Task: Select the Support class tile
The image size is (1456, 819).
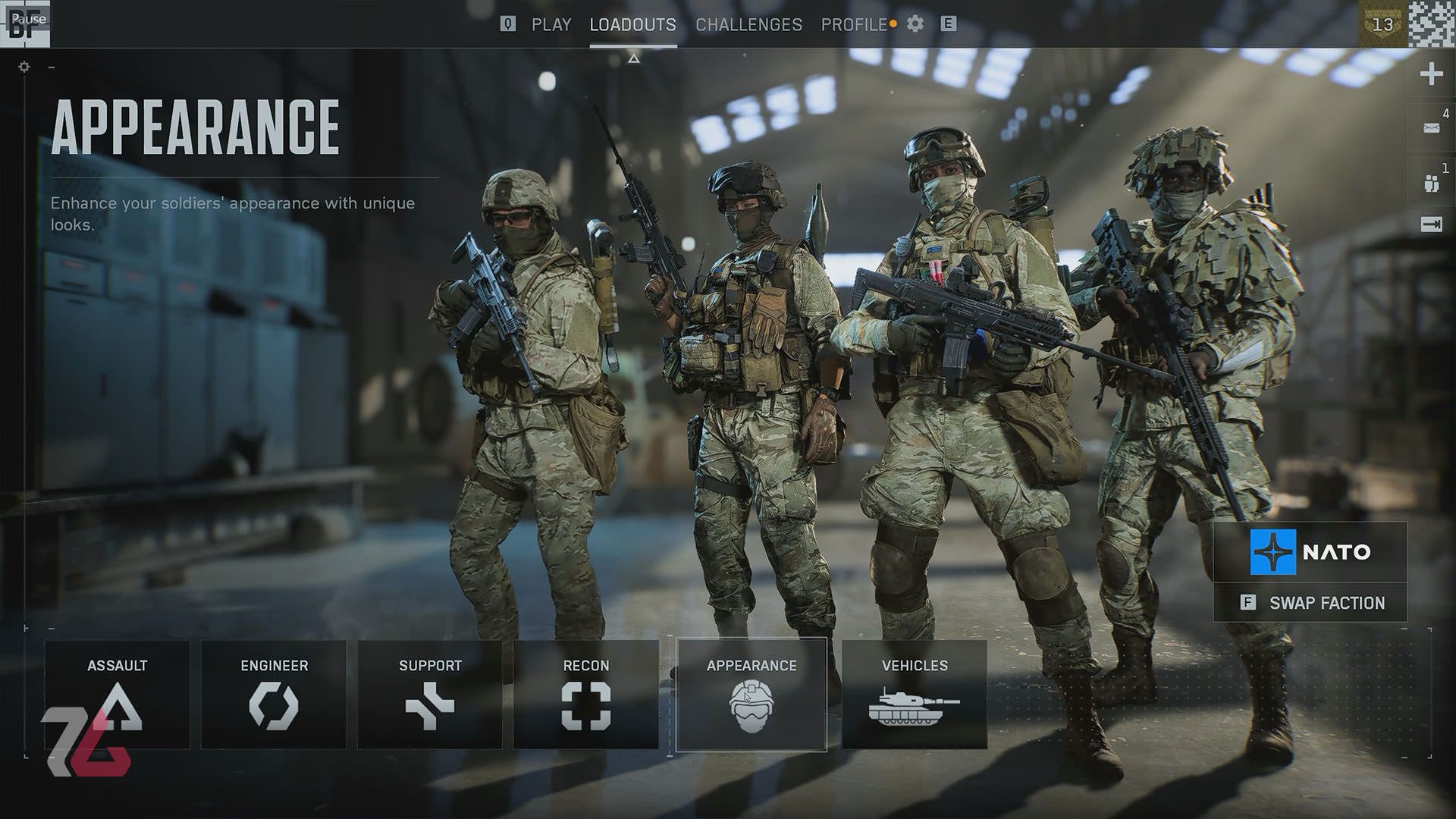Action: click(x=430, y=695)
